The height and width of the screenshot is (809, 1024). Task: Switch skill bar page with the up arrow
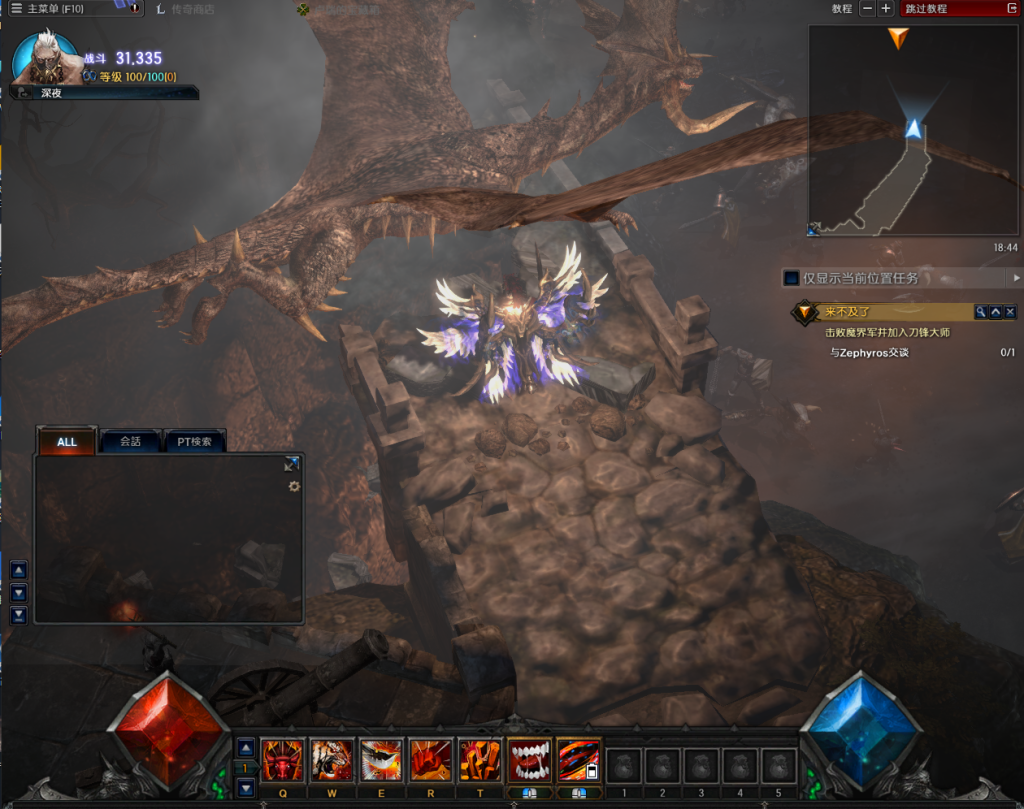point(246,747)
